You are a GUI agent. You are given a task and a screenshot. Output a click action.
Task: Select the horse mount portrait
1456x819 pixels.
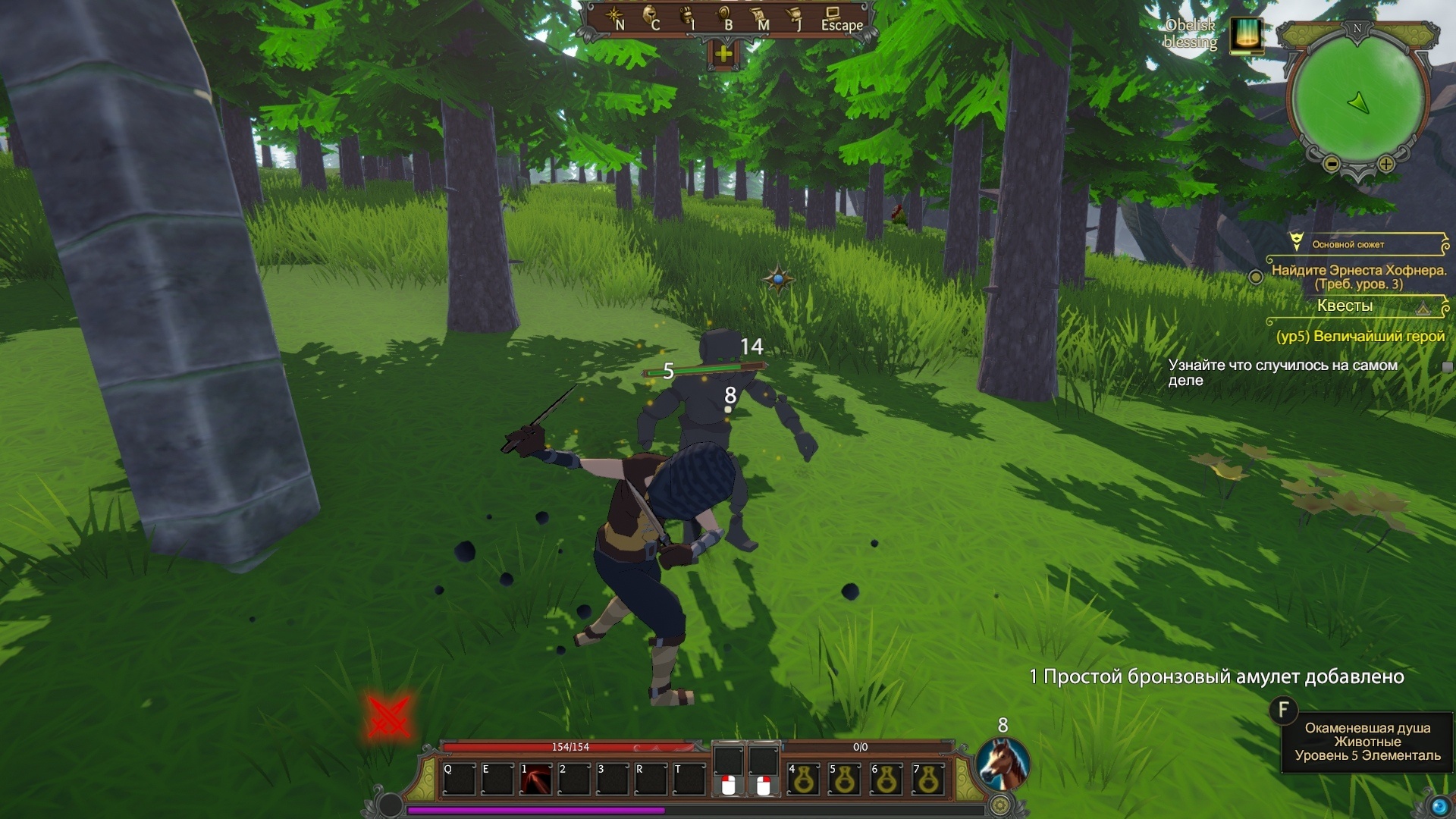pyautogui.click(x=1002, y=763)
